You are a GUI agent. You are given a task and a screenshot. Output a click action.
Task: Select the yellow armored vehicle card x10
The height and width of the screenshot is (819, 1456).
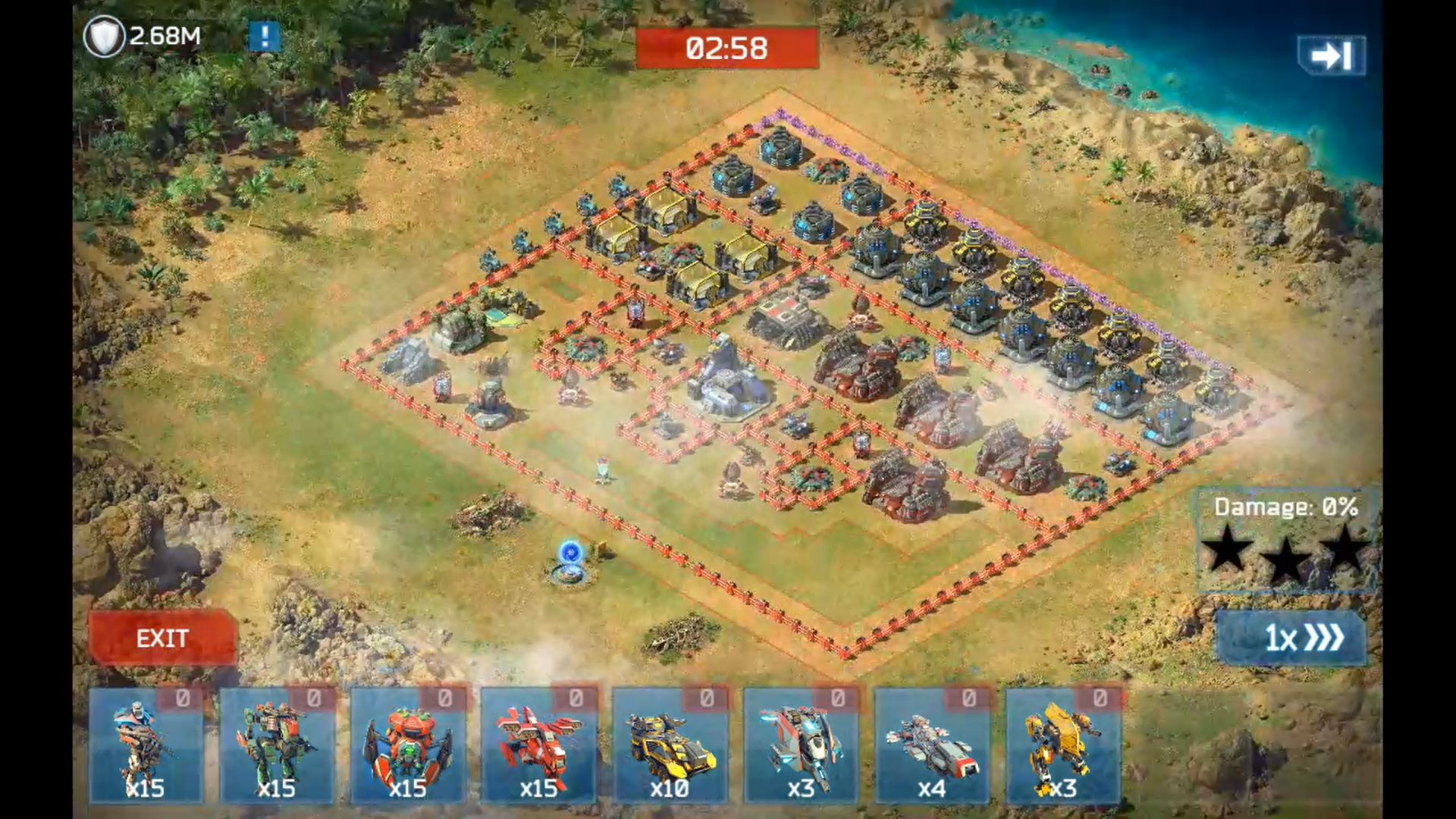pos(670,745)
